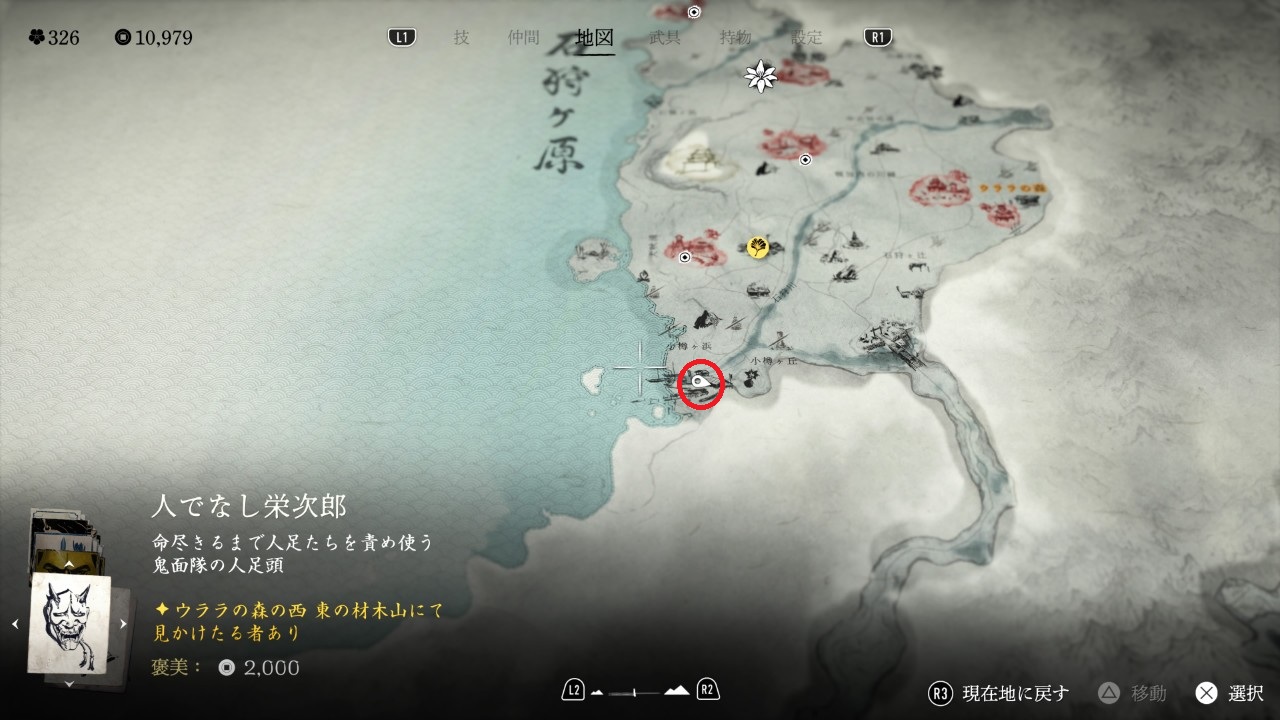Select the white flower map marker

[762, 76]
